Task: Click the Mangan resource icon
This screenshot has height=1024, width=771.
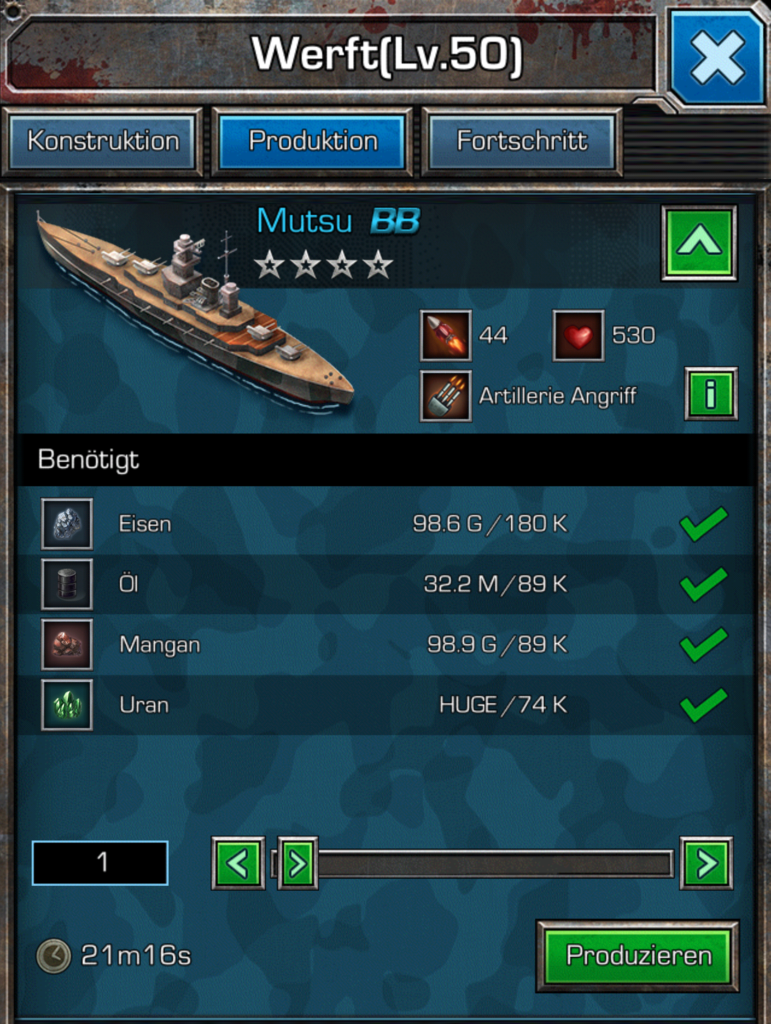Action: tap(67, 644)
